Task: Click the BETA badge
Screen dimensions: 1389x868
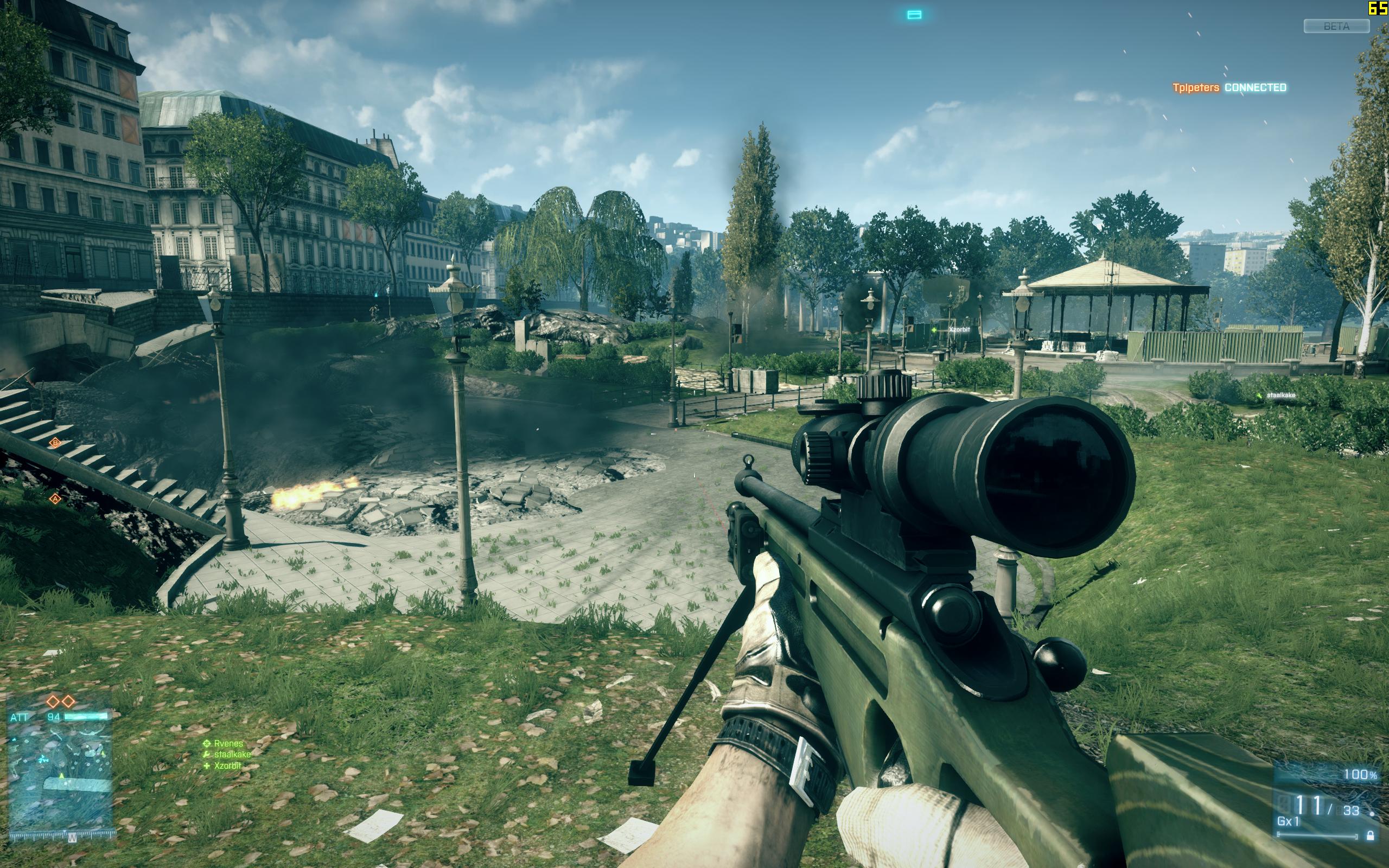Action: pyautogui.click(x=1336, y=27)
